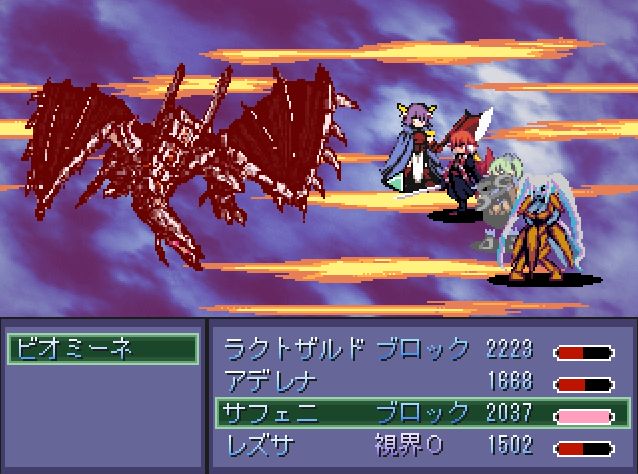The height and width of the screenshot is (474, 638).
Task: Select enemy target ビオミーネ
Action: click(x=101, y=348)
